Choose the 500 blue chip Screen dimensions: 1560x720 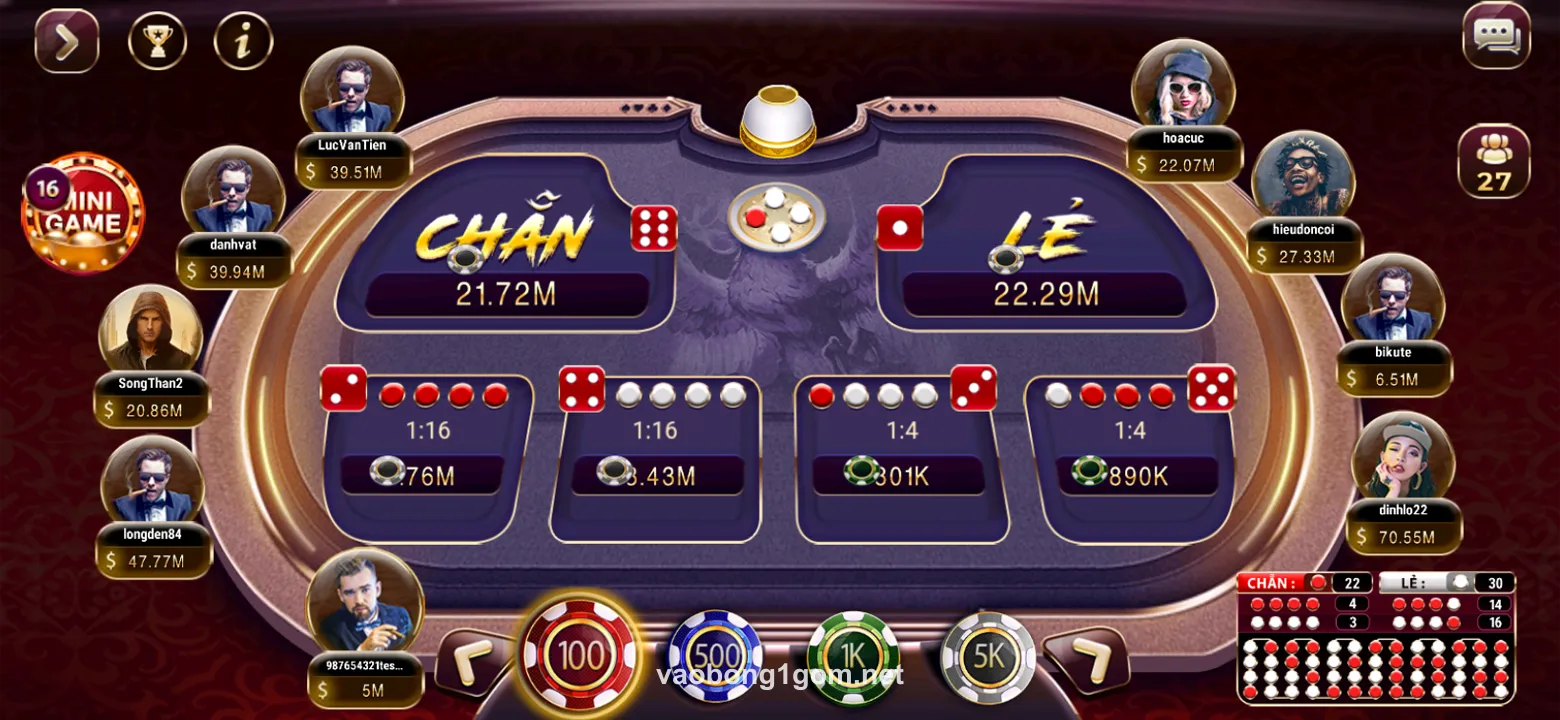click(x=714, y=657)
